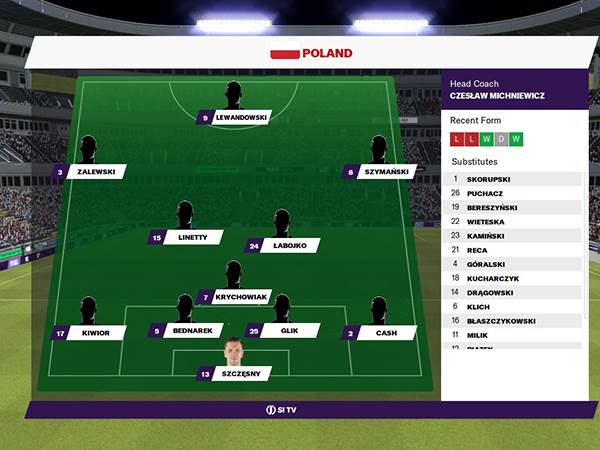
Task: Choose Błaszczykowski from substitutes
Action: (513, 321)
